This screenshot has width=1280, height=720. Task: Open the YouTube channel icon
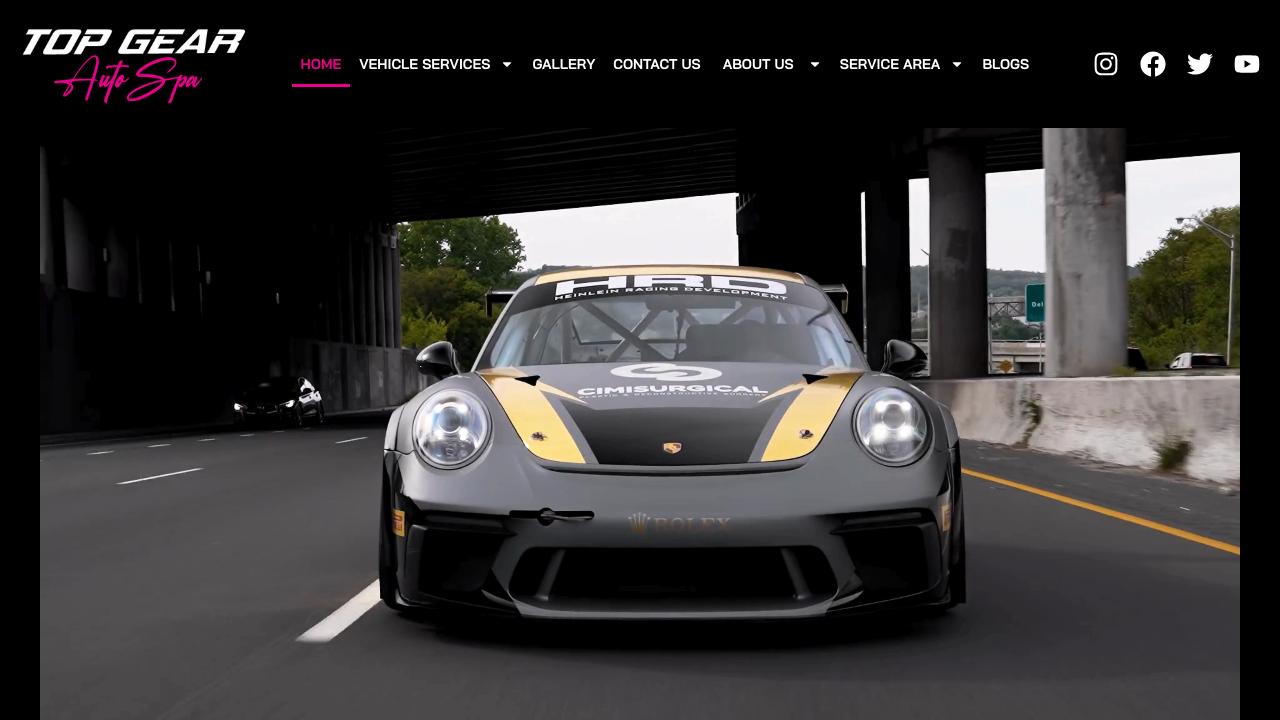coord(1246,64)
